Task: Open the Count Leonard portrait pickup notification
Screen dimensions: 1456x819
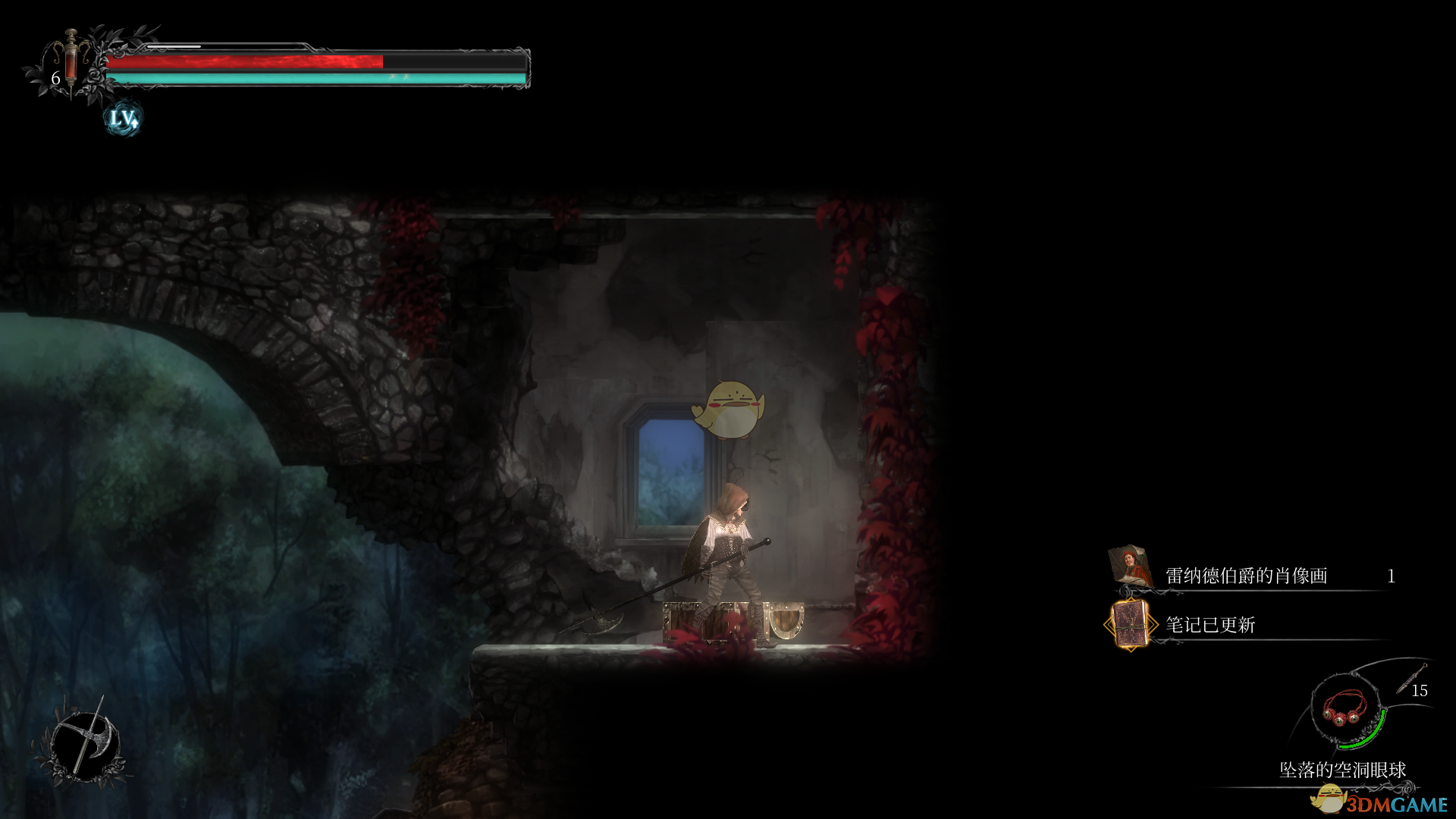Action: coord(1246,576)
